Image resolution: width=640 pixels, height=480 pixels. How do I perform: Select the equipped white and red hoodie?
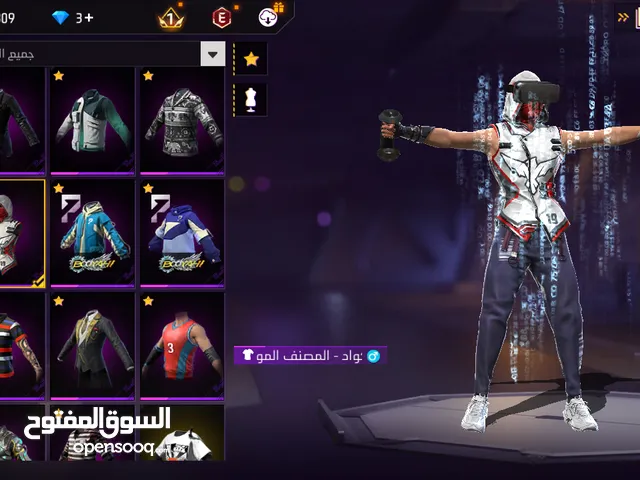pos(20,232)
